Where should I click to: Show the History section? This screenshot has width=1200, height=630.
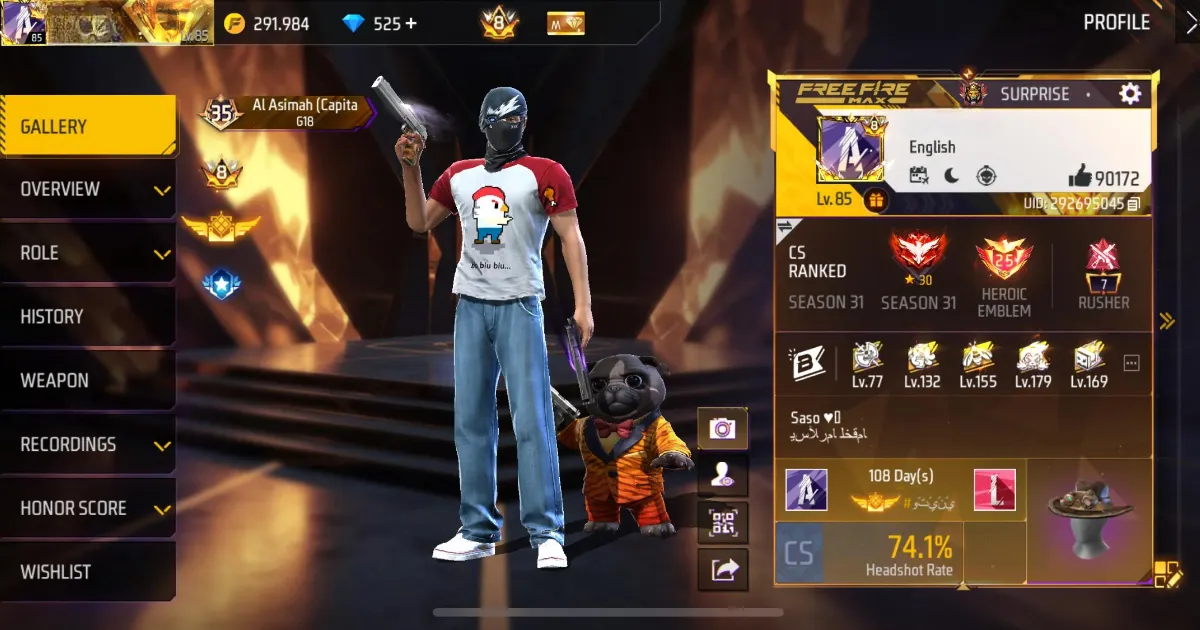tap(88, 317)
